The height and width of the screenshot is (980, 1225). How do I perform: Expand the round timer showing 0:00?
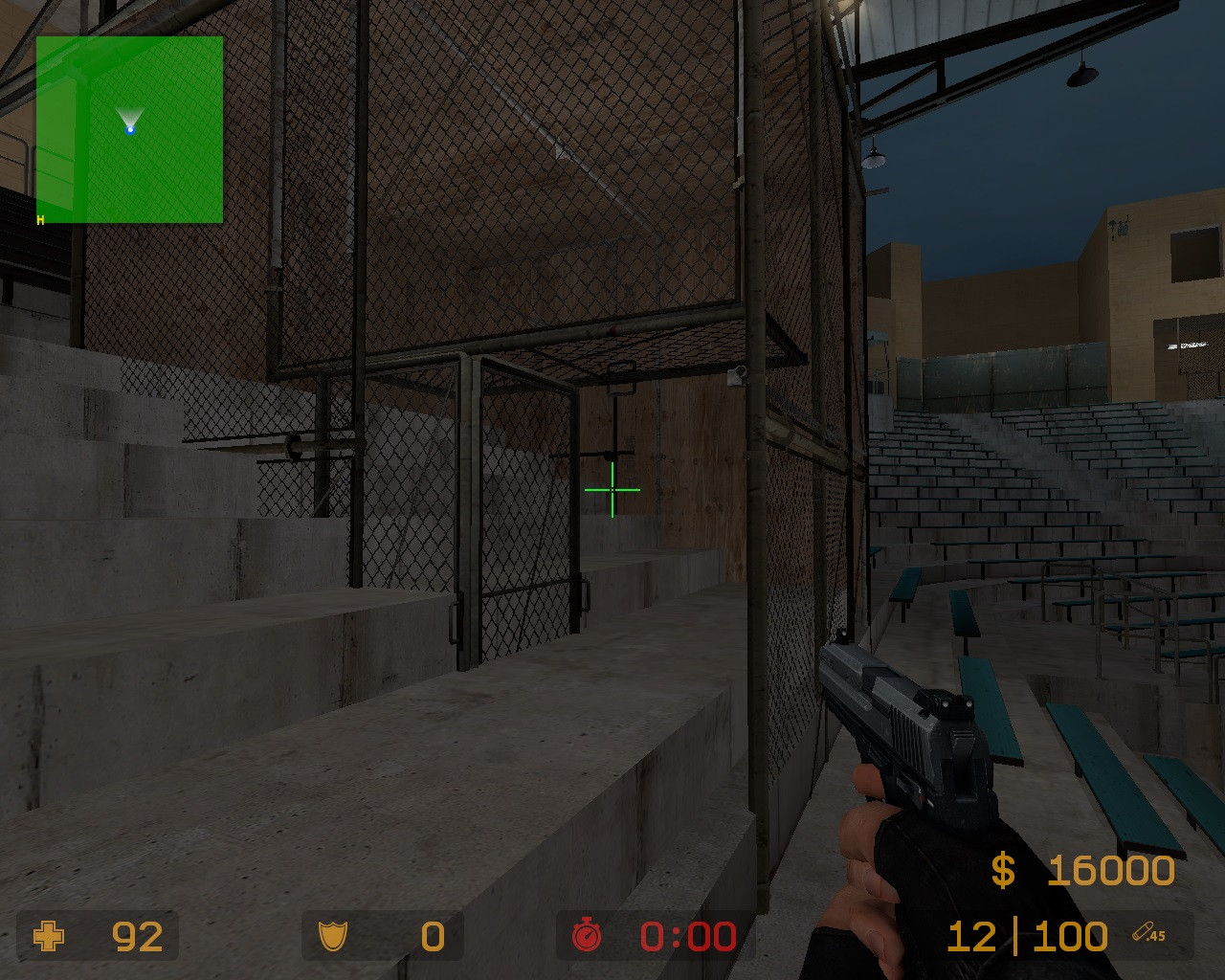tap(685, 937)
